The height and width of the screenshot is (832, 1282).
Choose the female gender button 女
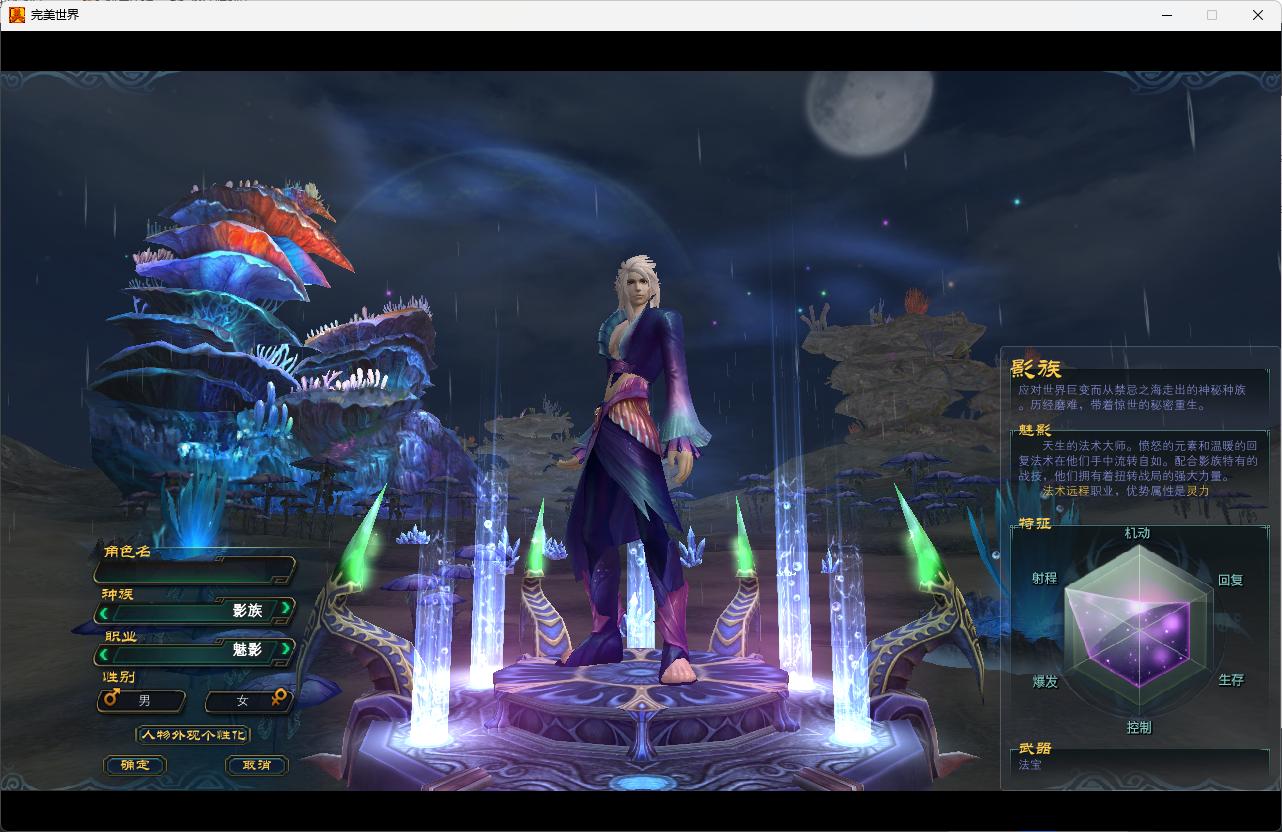(249, 700)
